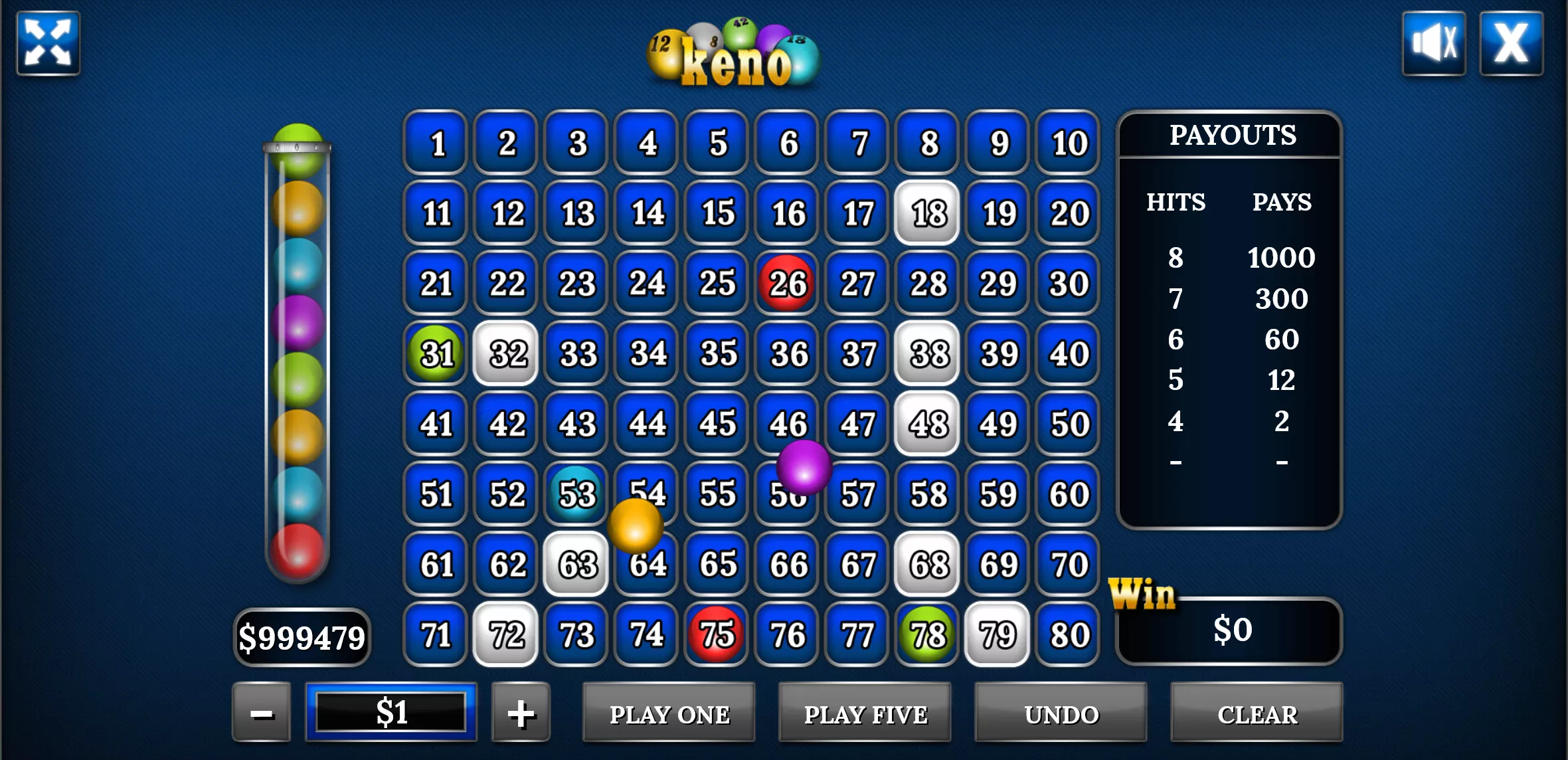1568x760 pixels.
Task: Click the keno balls logo
Action: point(733,53)
